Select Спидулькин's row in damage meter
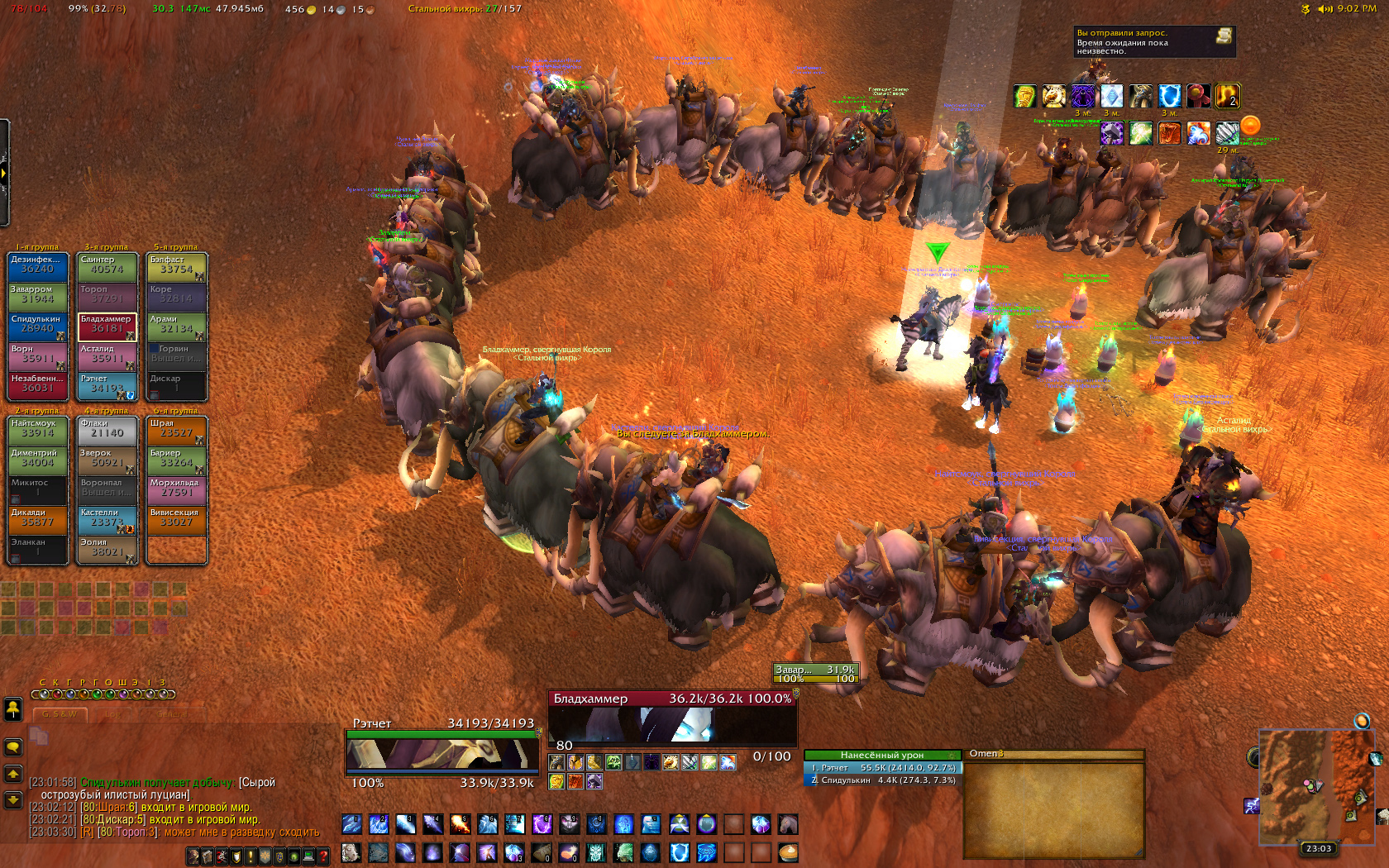The height and width of the screenshot is (868, 1389). click(882, 780)
